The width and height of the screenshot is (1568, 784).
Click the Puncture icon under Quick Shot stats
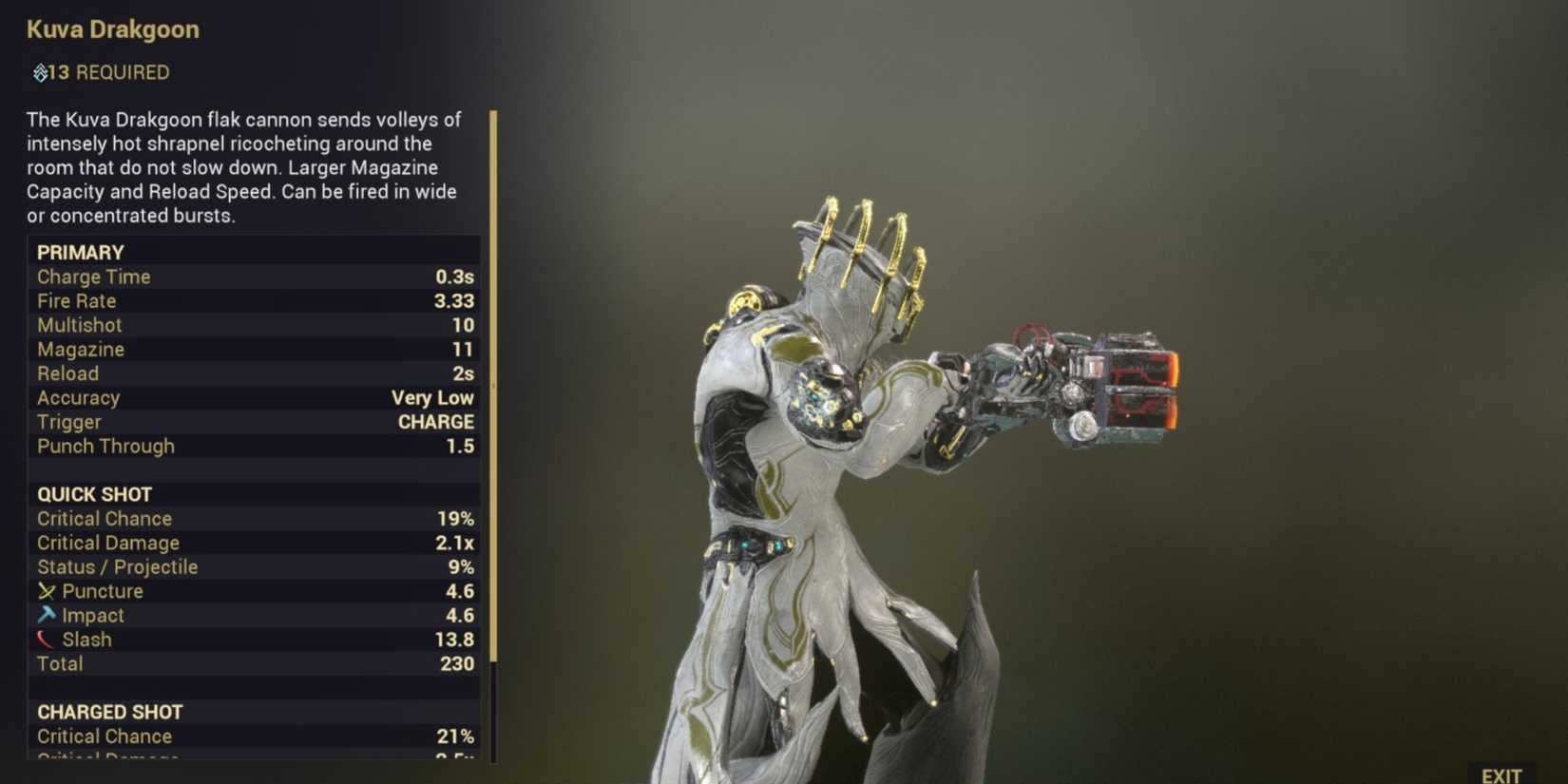[x=47, y=590]
